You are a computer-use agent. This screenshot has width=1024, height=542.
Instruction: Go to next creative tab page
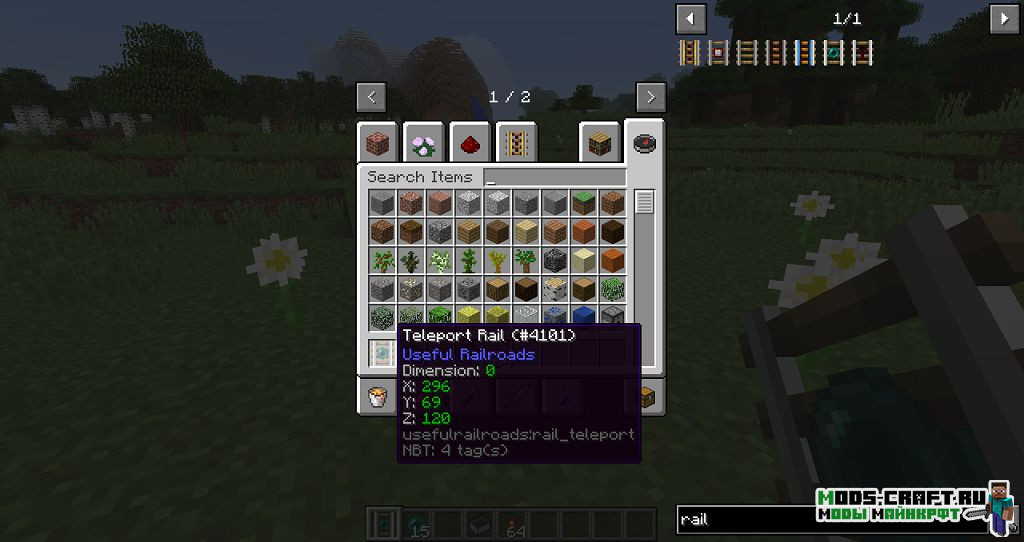(x=651, y=97)
